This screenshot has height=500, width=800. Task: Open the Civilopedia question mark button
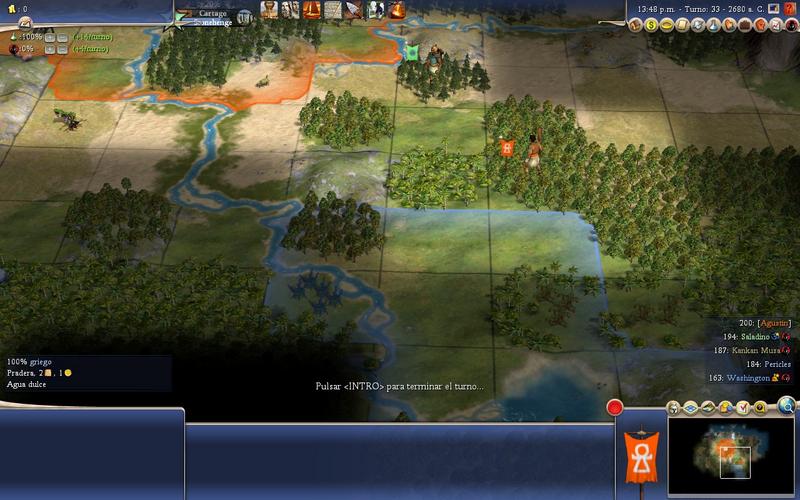[790, 9]
